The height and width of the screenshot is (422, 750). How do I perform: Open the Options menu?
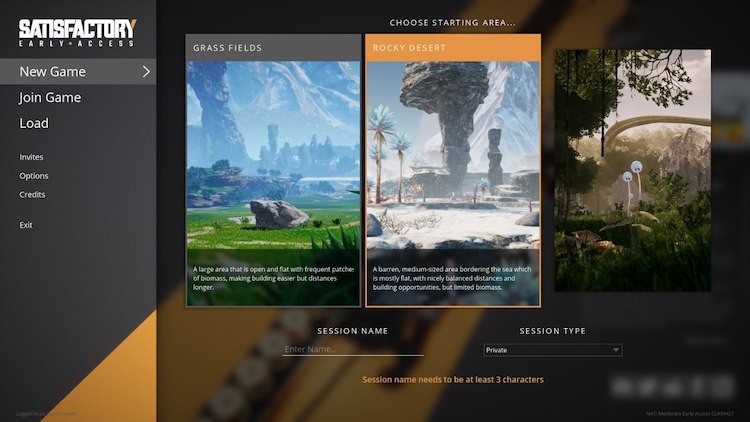pyautogui.click(x=34, y=176)
